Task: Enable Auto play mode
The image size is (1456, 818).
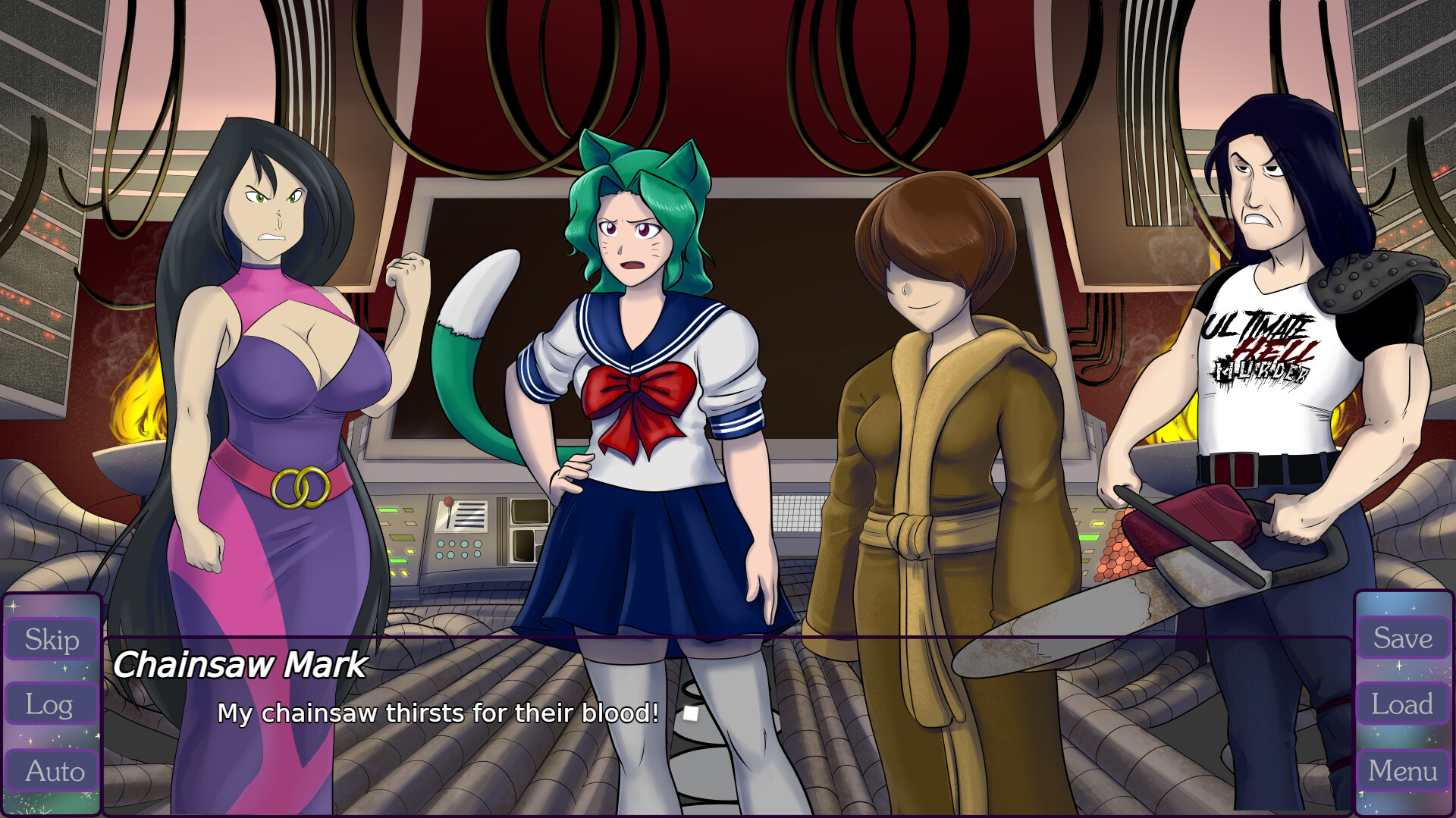Action: coord(51,771)
